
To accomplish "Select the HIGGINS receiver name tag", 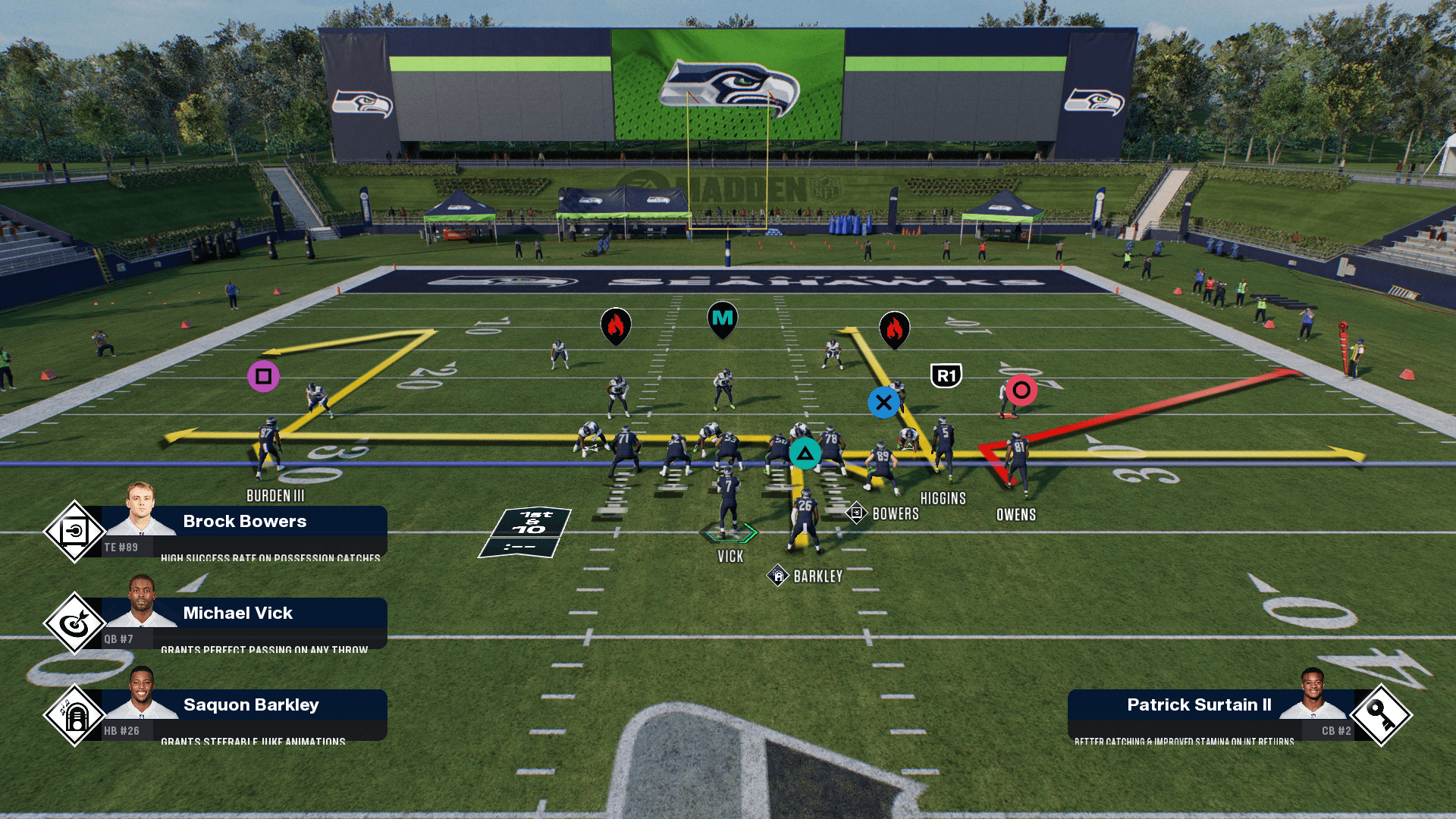I will pos(943,499).
